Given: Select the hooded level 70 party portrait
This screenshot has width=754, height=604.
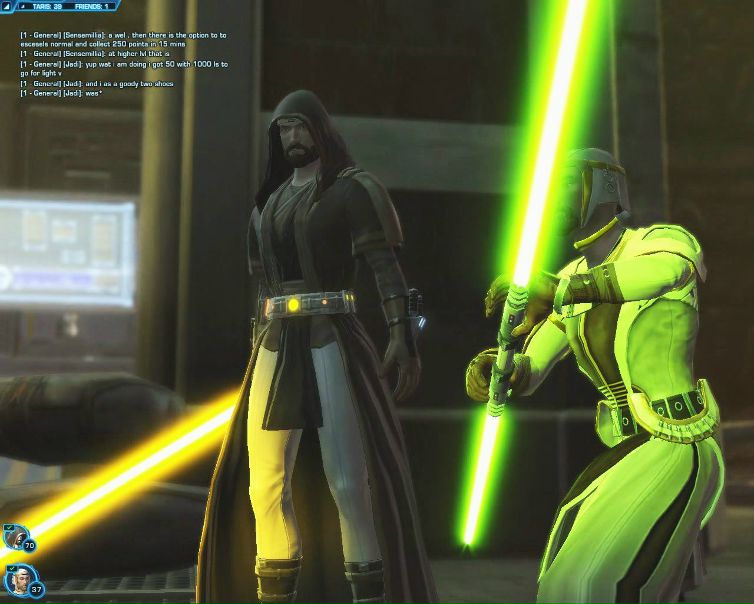Looking at the screenshot, I should tap(14, 537).
